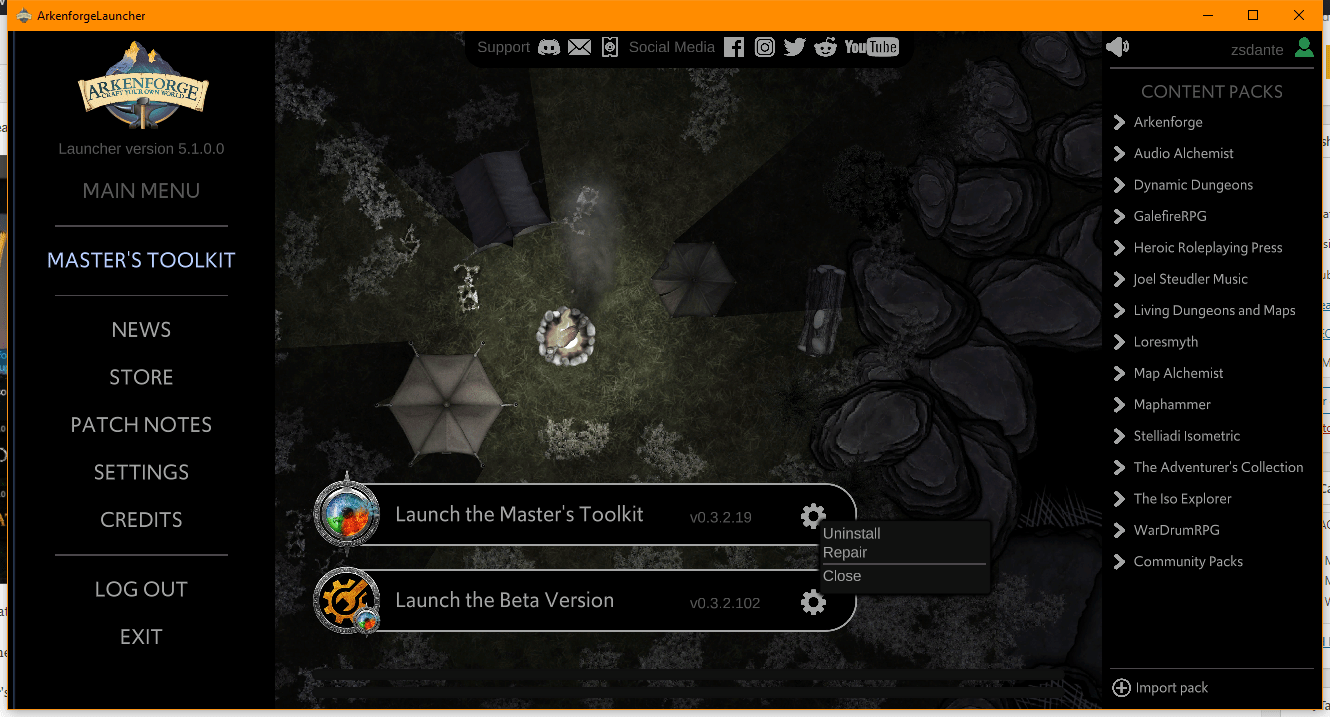
Task: Open the Discord support link
Action: 549,47
